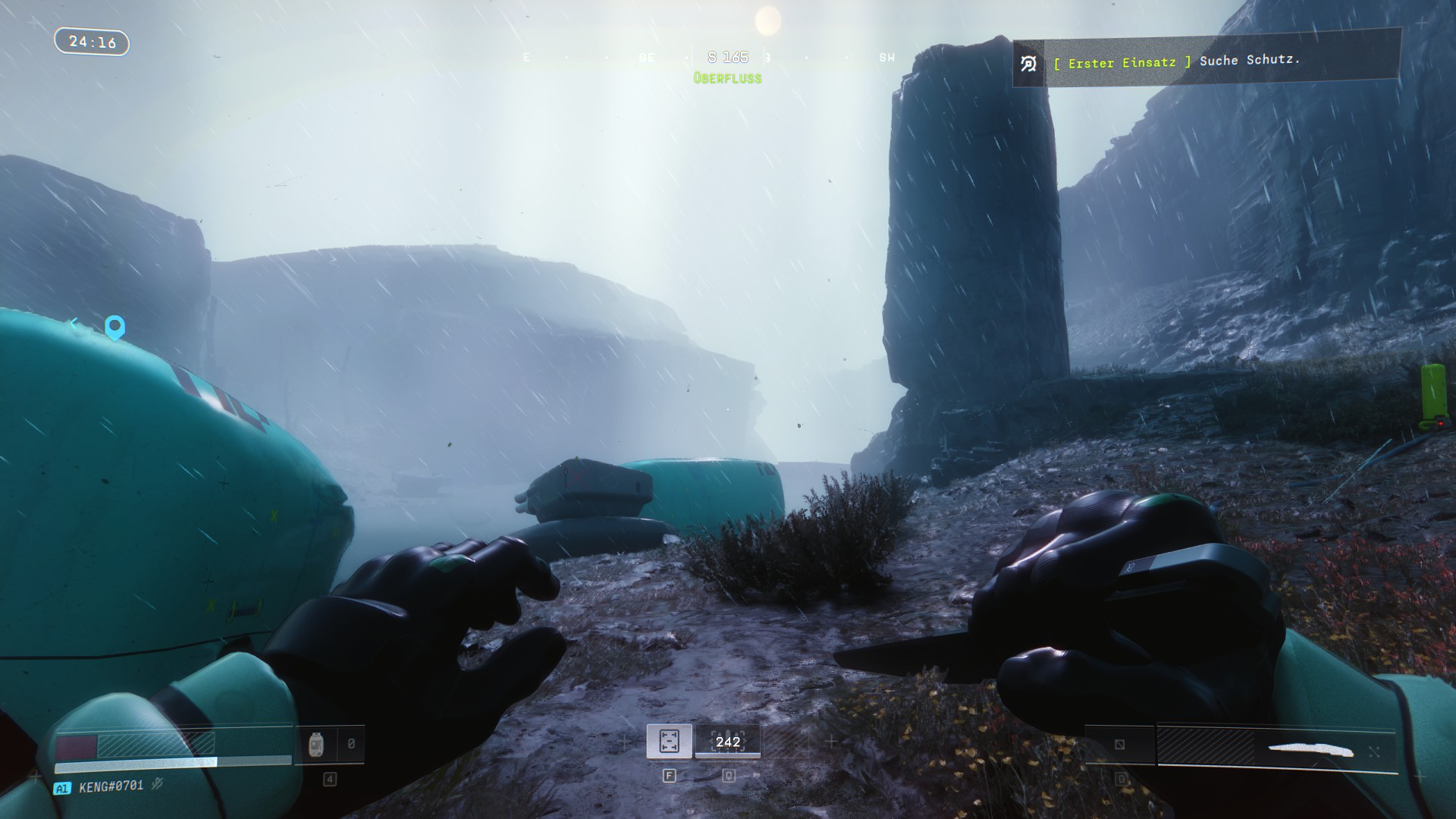Click the compass heading strip
1456x819 pixels.
[x=728, y=58]
